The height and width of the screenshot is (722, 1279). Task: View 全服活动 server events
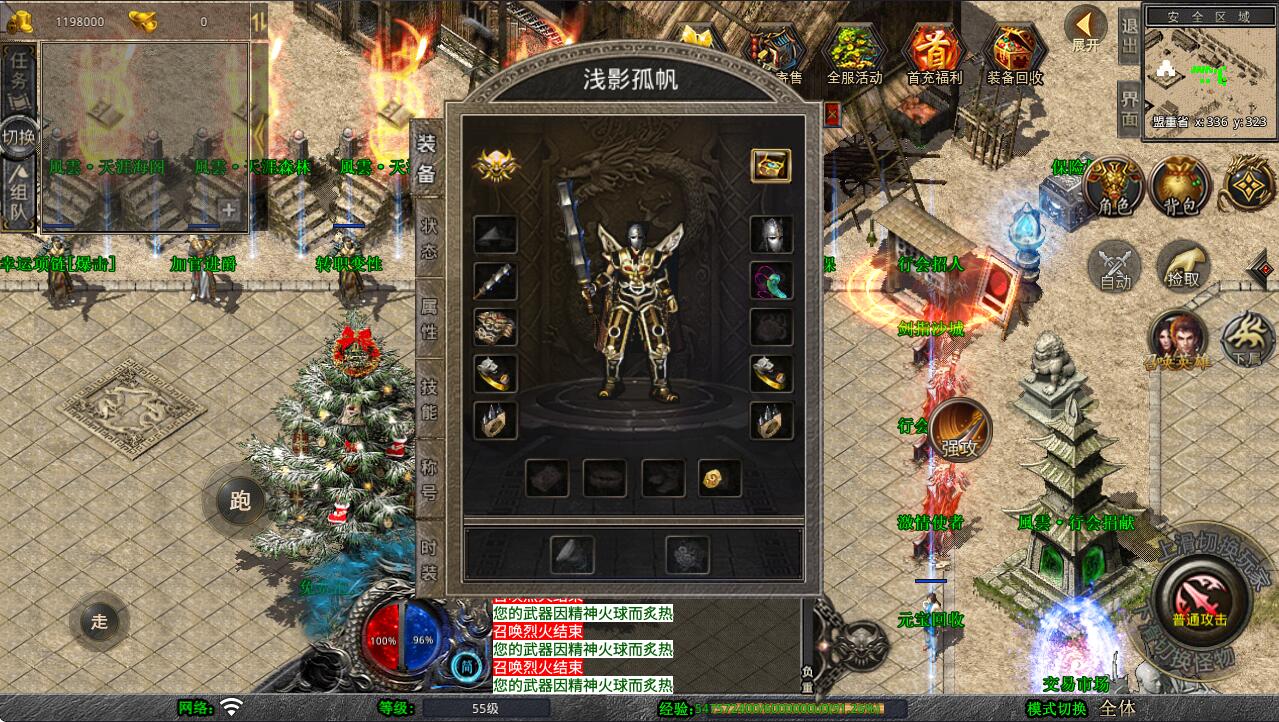point(854,55)
